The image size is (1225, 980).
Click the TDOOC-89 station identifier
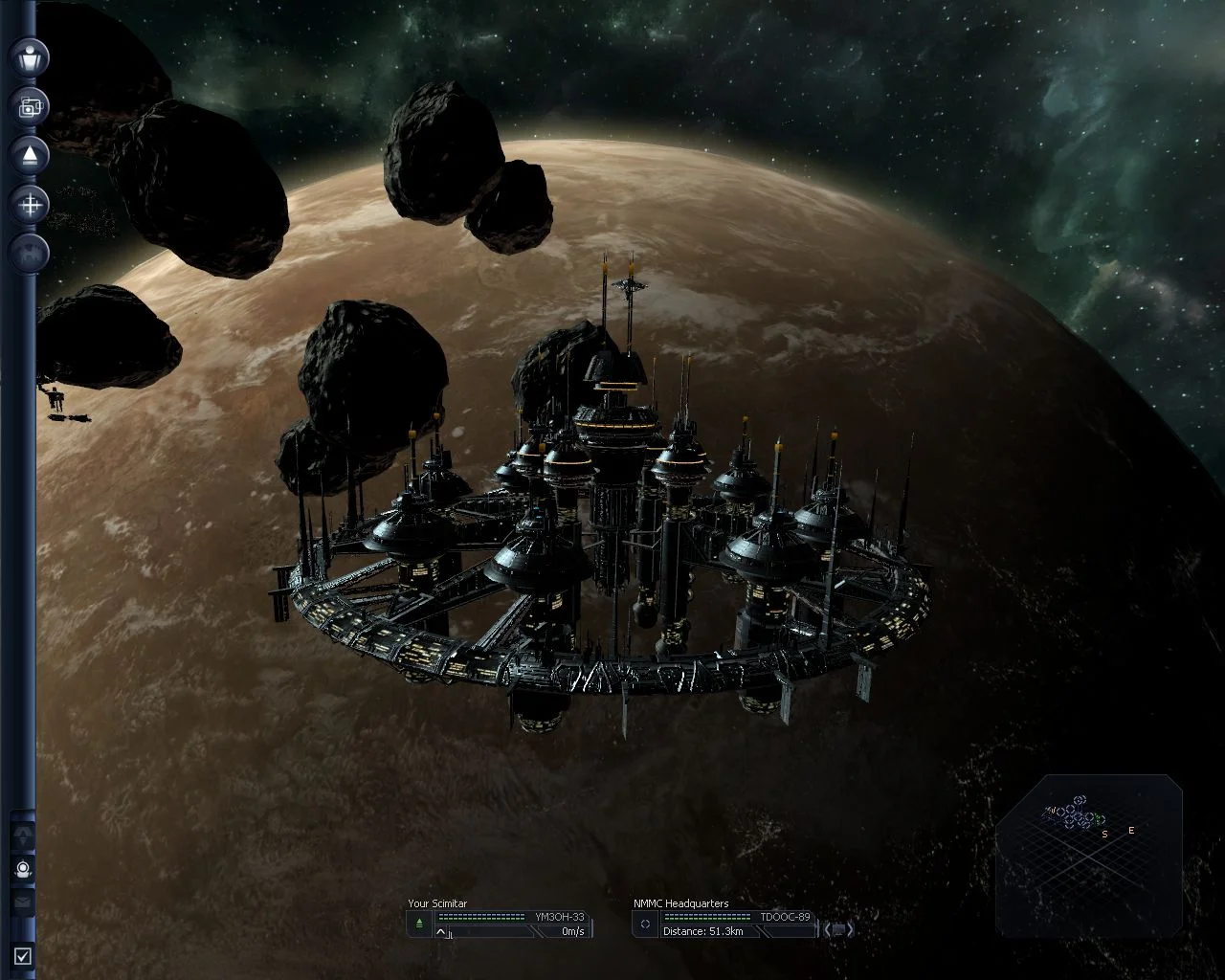tap(785, 917)
